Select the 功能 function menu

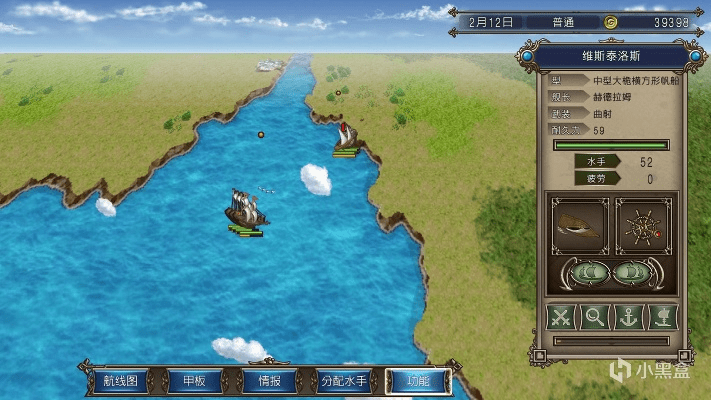pyautogui.click(x=417, y=381)
